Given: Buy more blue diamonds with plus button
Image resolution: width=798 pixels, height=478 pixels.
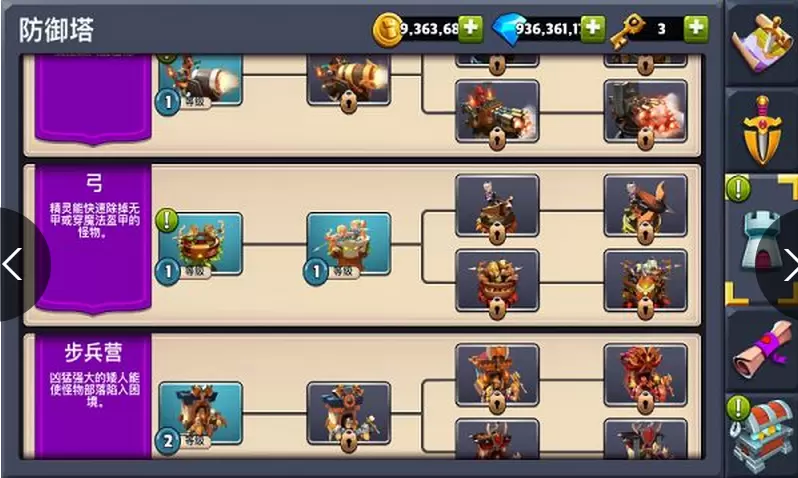Looking at the screenshot, I should (593, 28).
